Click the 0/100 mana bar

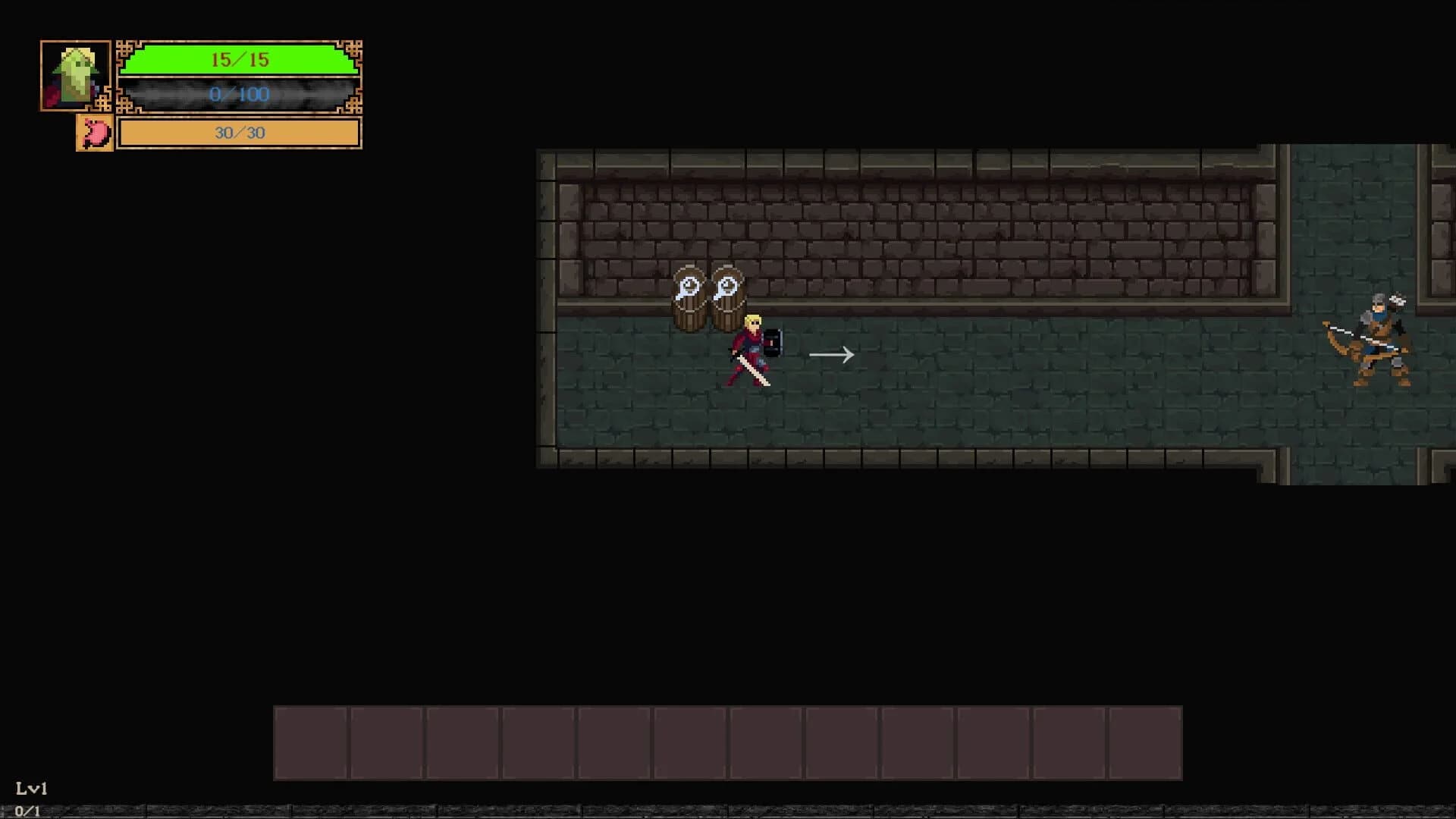point(238,95)
